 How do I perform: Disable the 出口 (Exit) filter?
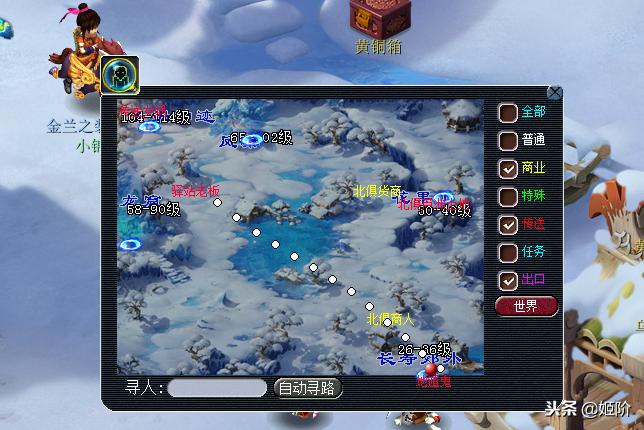tap(508, 280)
